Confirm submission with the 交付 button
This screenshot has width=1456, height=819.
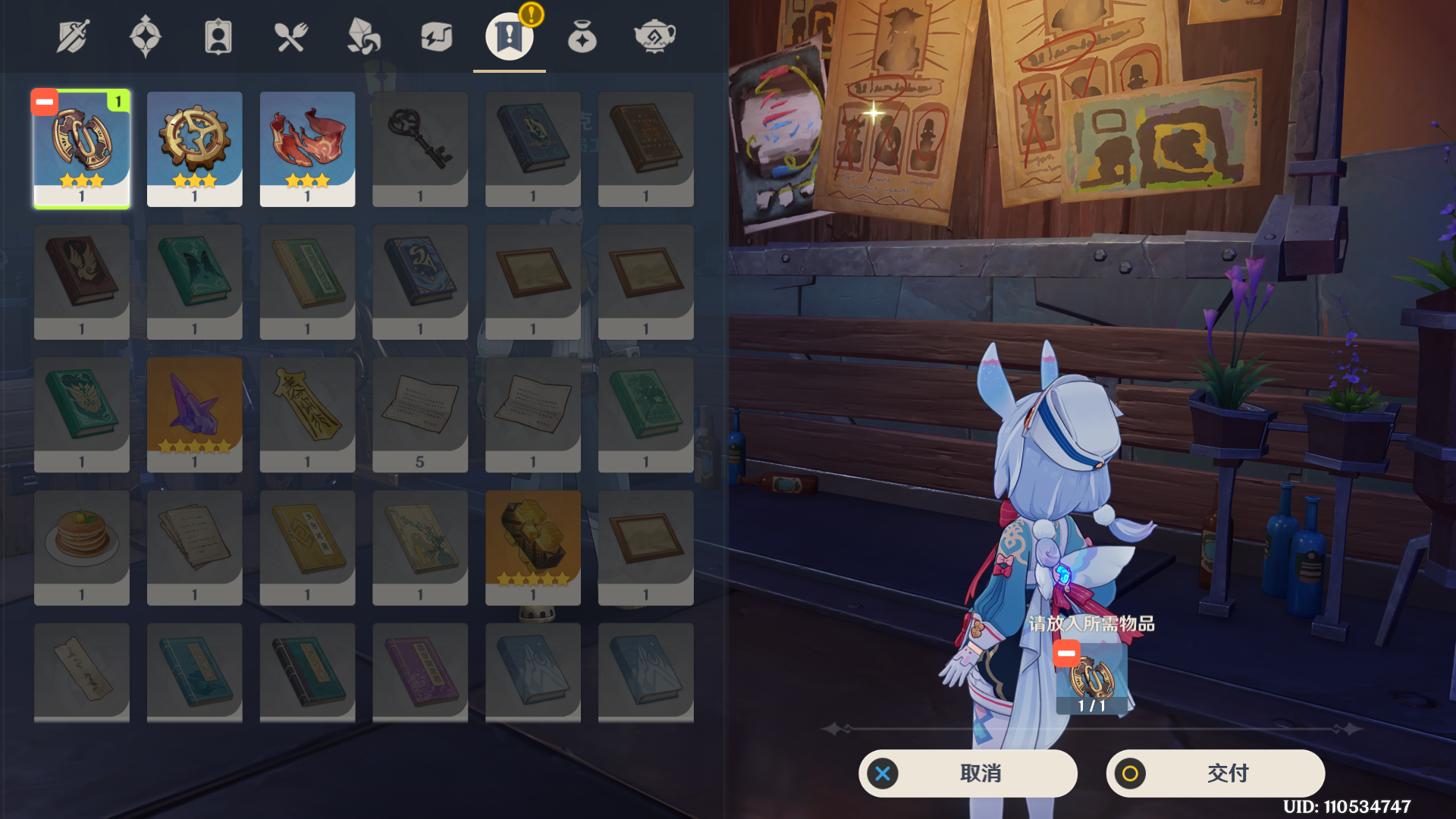point(1215,773)
